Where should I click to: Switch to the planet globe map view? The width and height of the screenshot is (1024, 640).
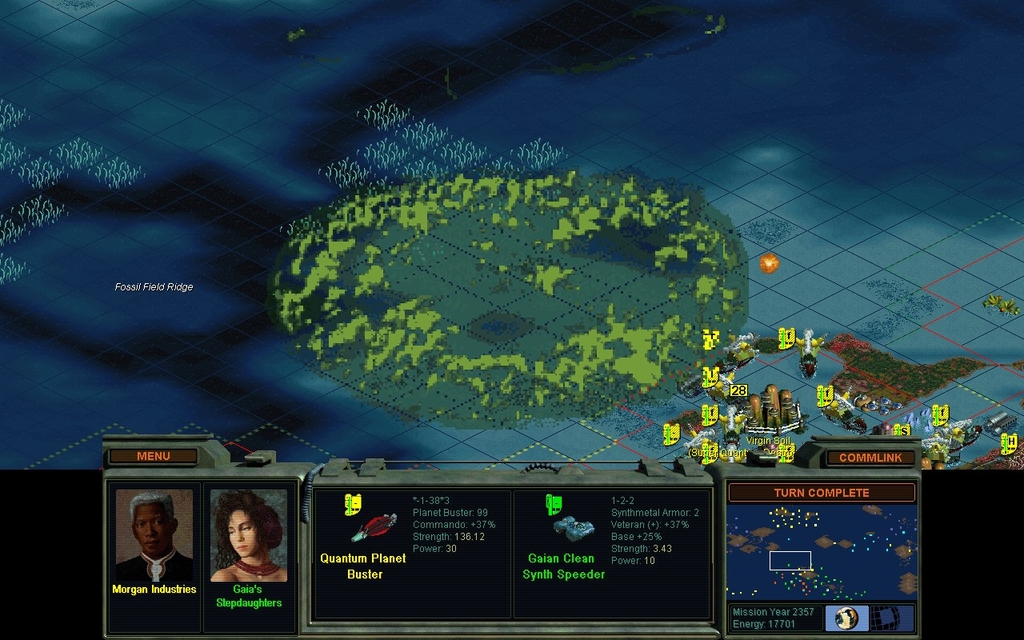tap(847, 617)
